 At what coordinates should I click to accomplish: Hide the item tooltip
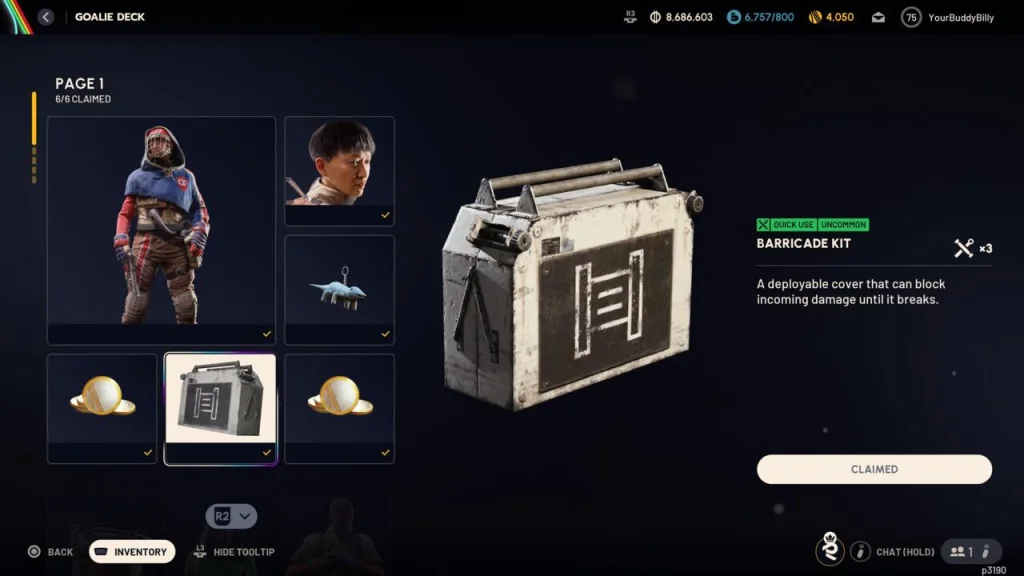click(x=234, y=552)
